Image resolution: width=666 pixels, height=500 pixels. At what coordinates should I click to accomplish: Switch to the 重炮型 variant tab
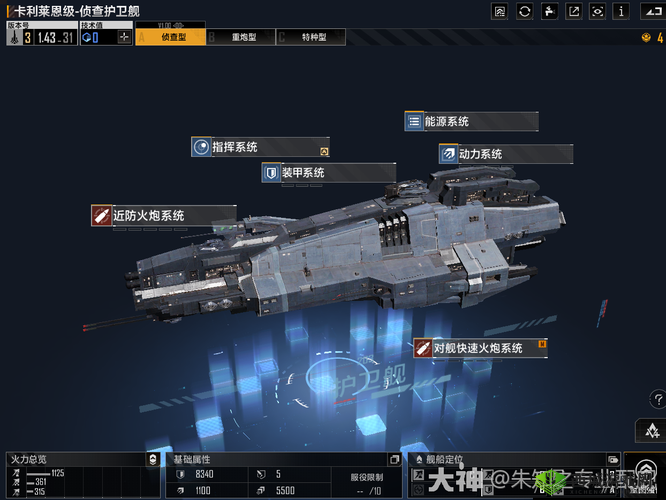pos(240,37)
